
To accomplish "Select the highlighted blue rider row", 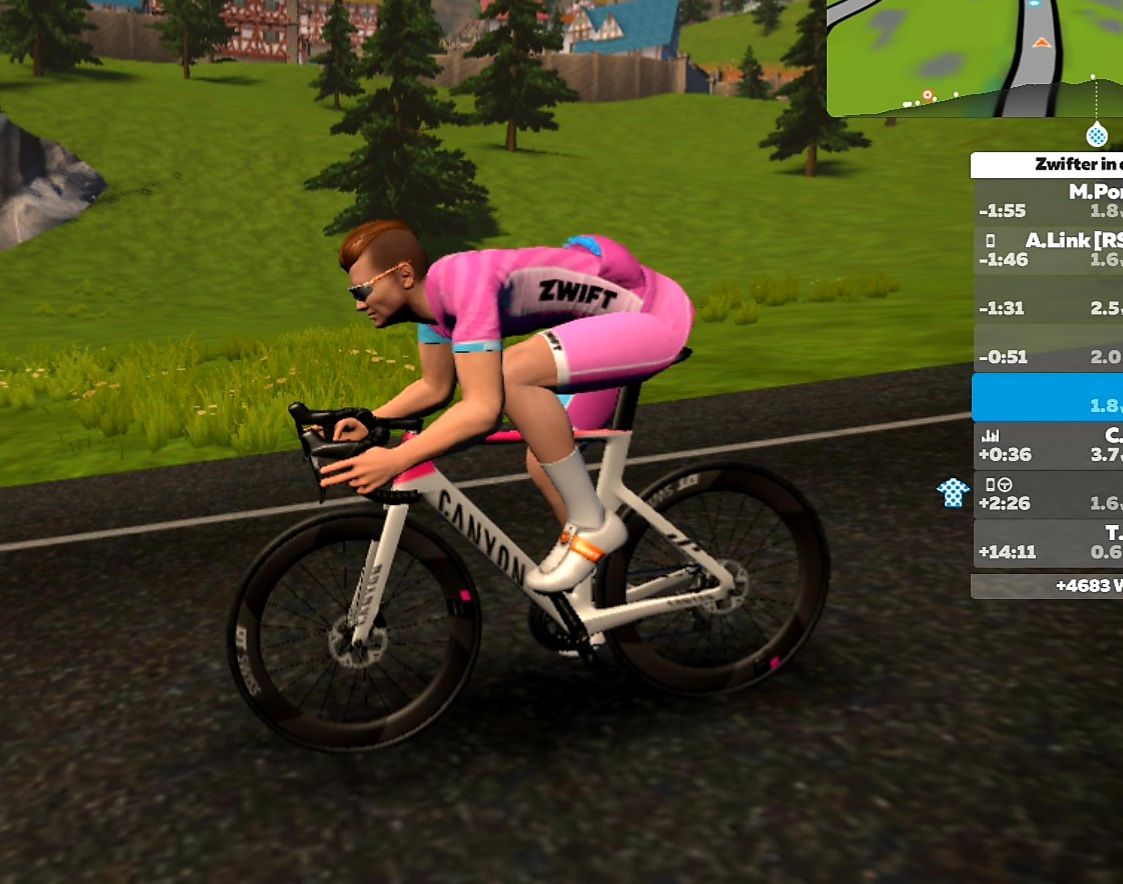I will pyautogui.click(x=1047, y=397).
